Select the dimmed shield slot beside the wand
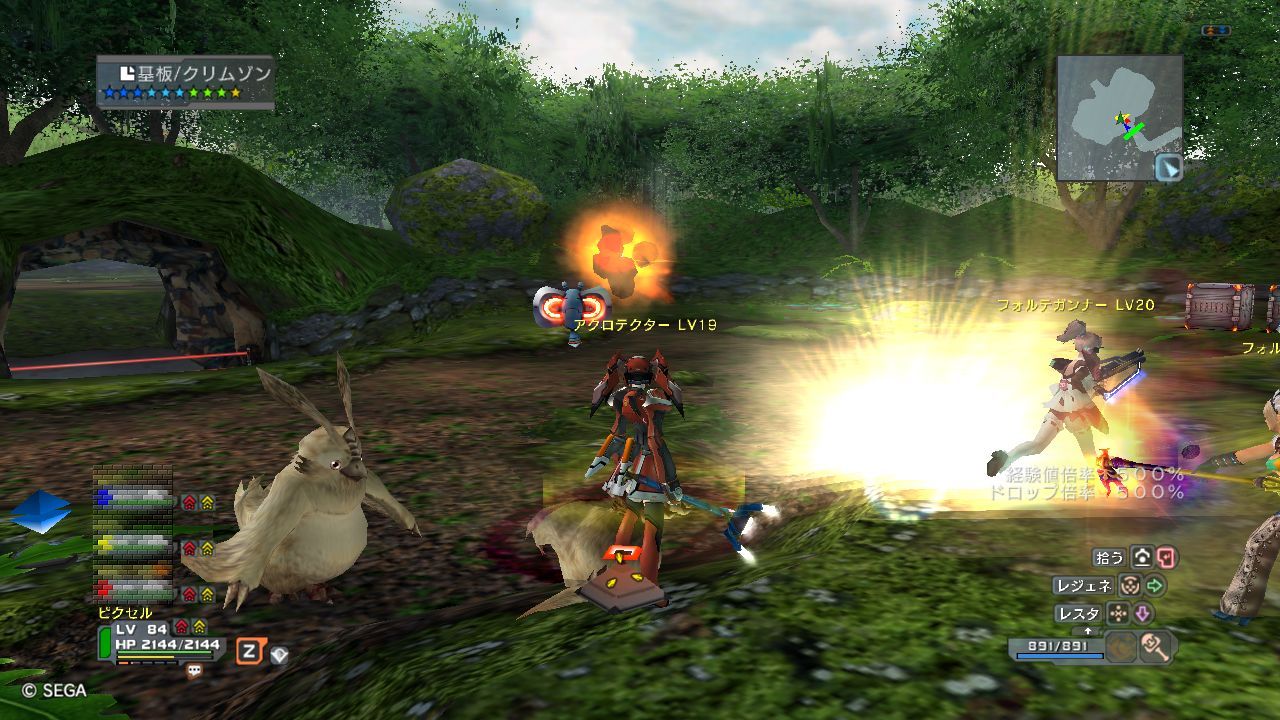 (1121, 648)
